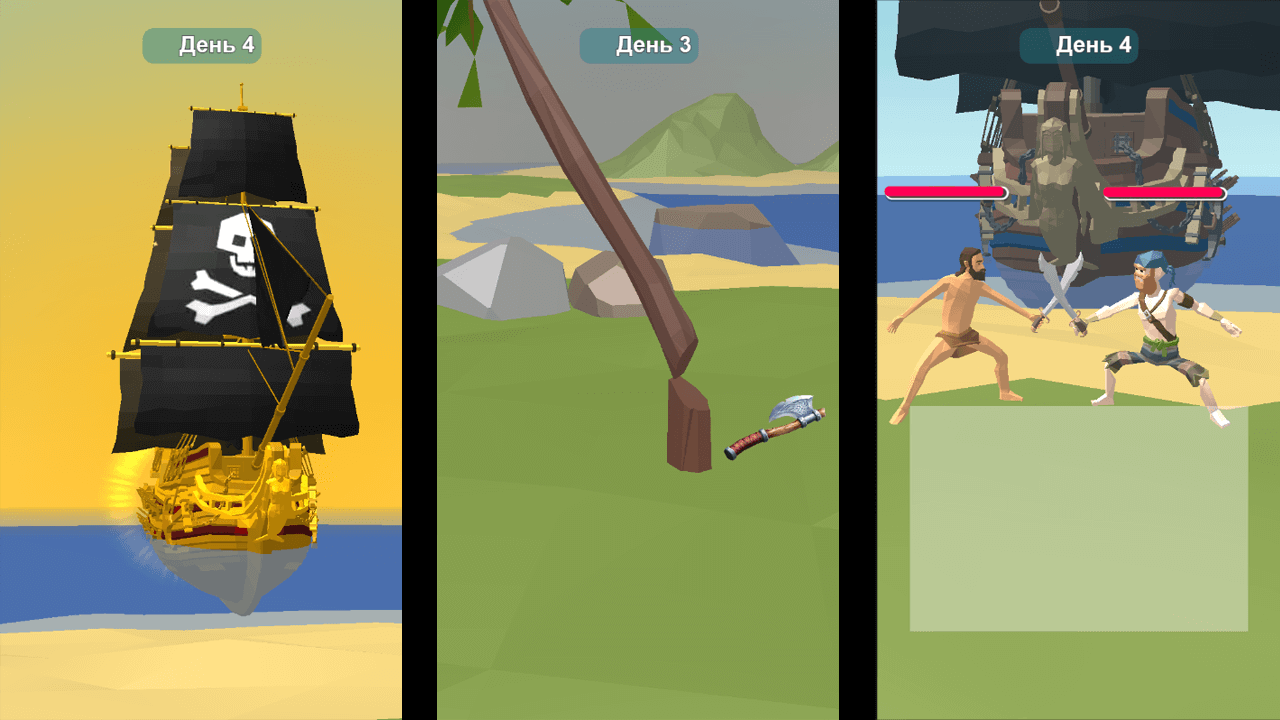The height and width of the screenshot is (720, 1280).
Task: Tap the right pirate's health bar
Action: [1165, 191]
